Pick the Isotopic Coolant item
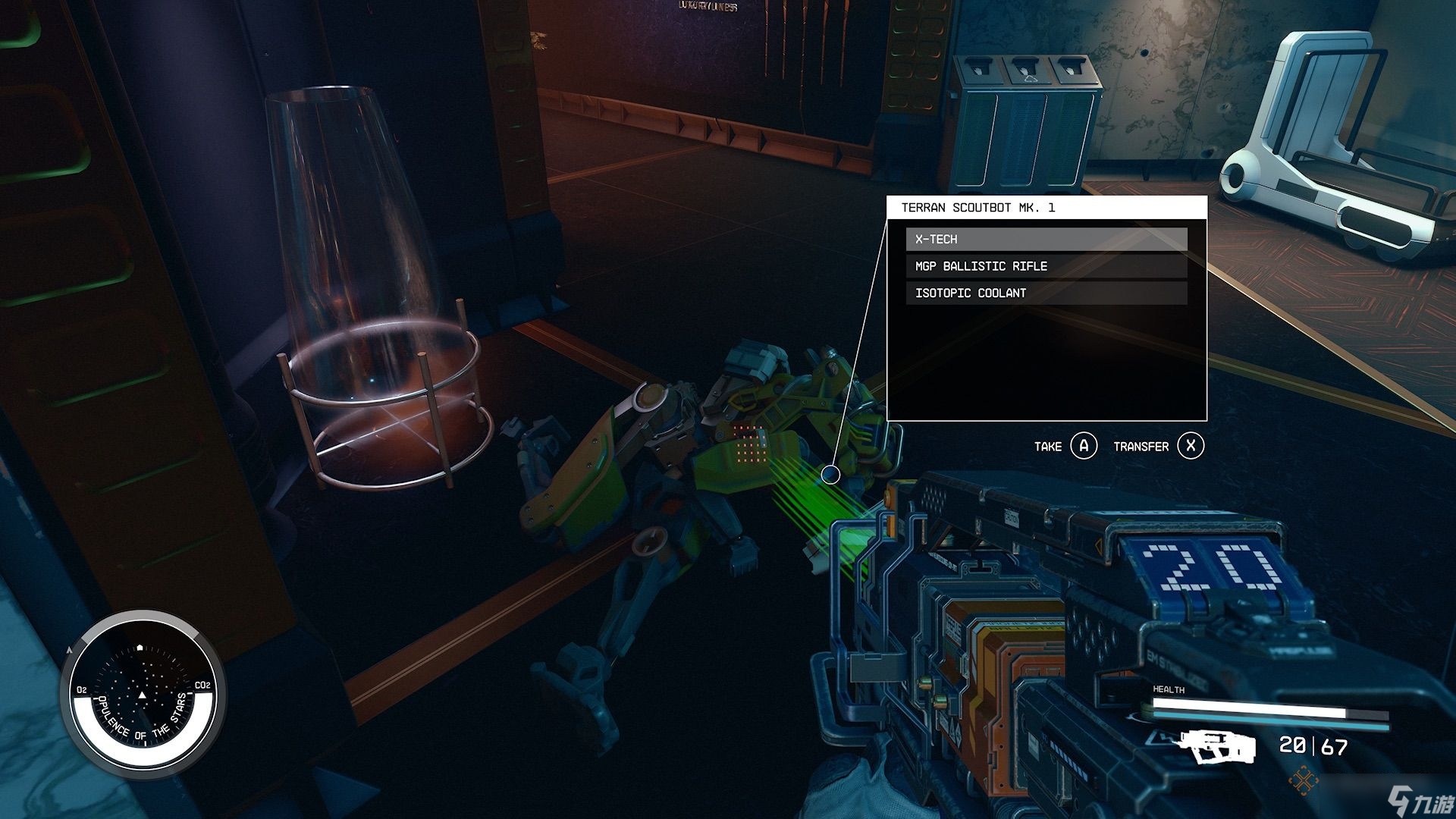Viewport: 1456px width, 819px height. pyautogui.click(x=1046, y=293)
